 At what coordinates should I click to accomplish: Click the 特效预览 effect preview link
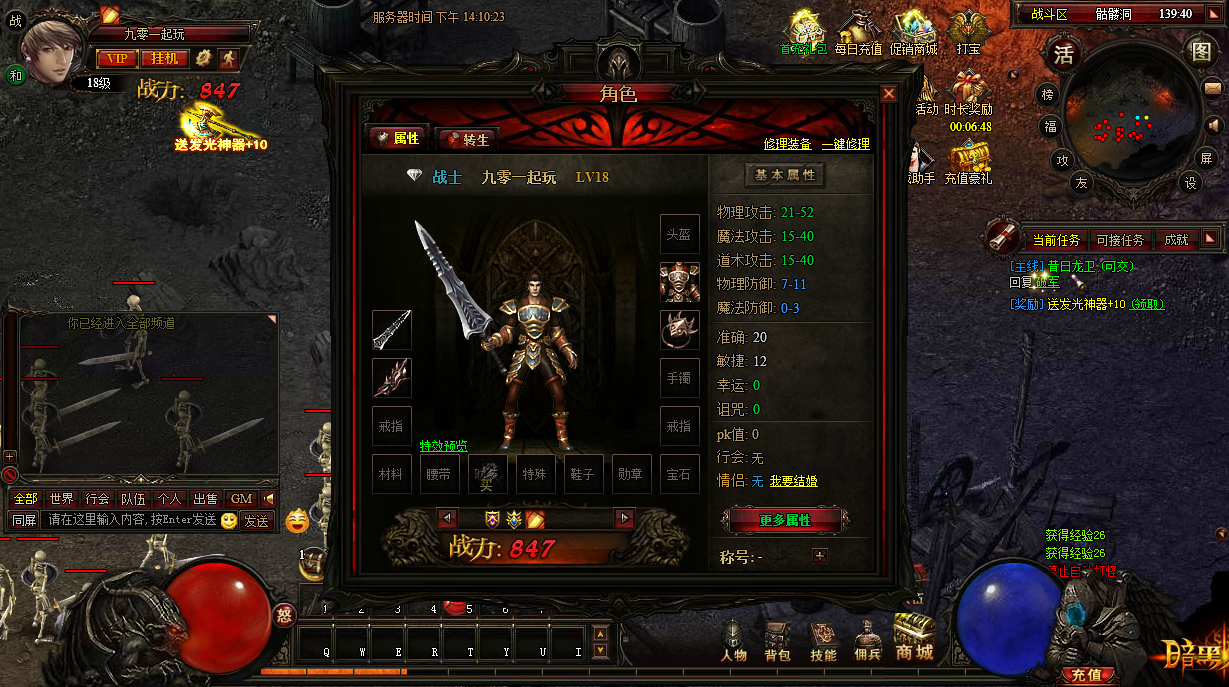(443, 446)
